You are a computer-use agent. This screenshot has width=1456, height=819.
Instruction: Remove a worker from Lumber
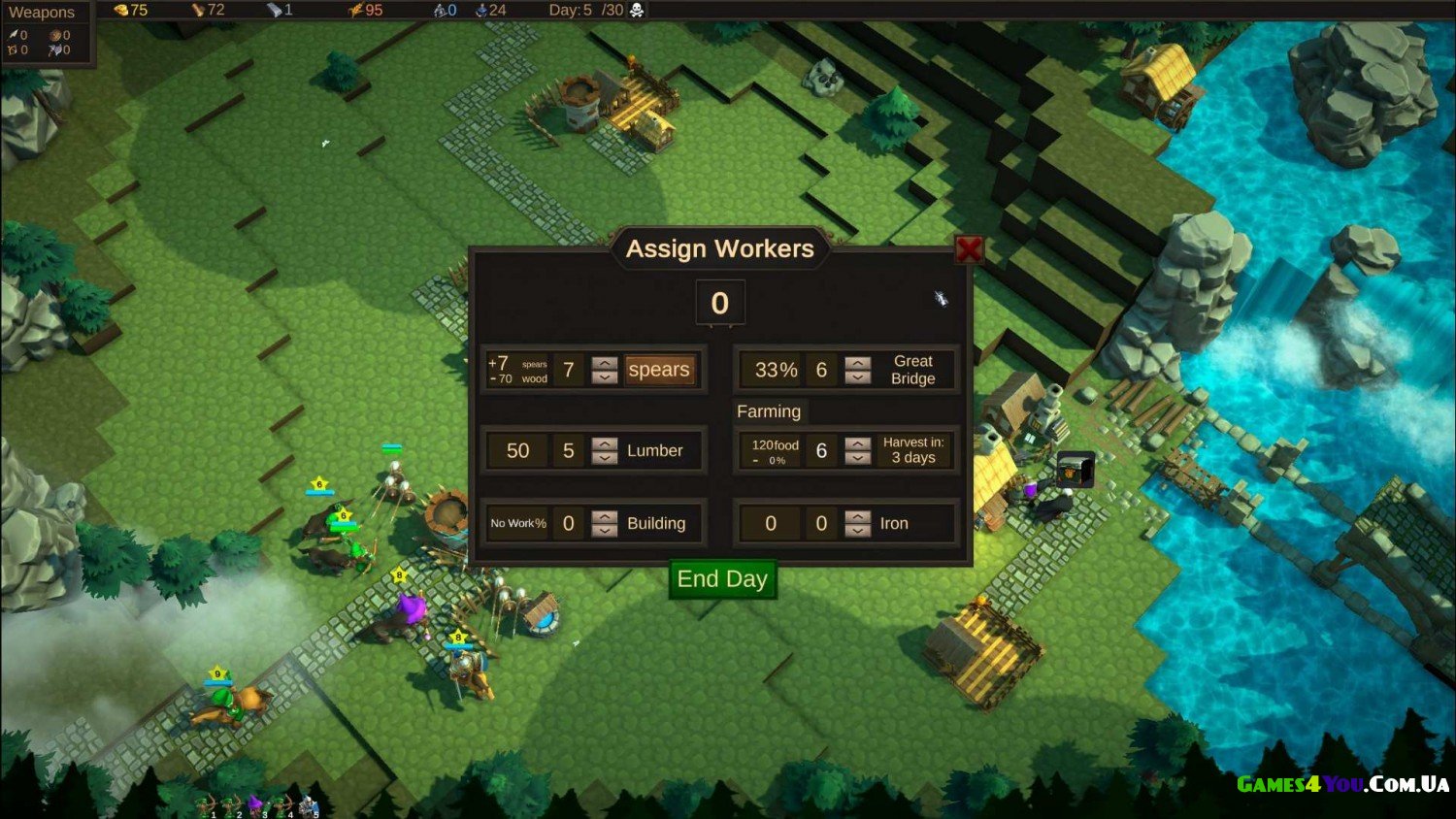[605, 458]
